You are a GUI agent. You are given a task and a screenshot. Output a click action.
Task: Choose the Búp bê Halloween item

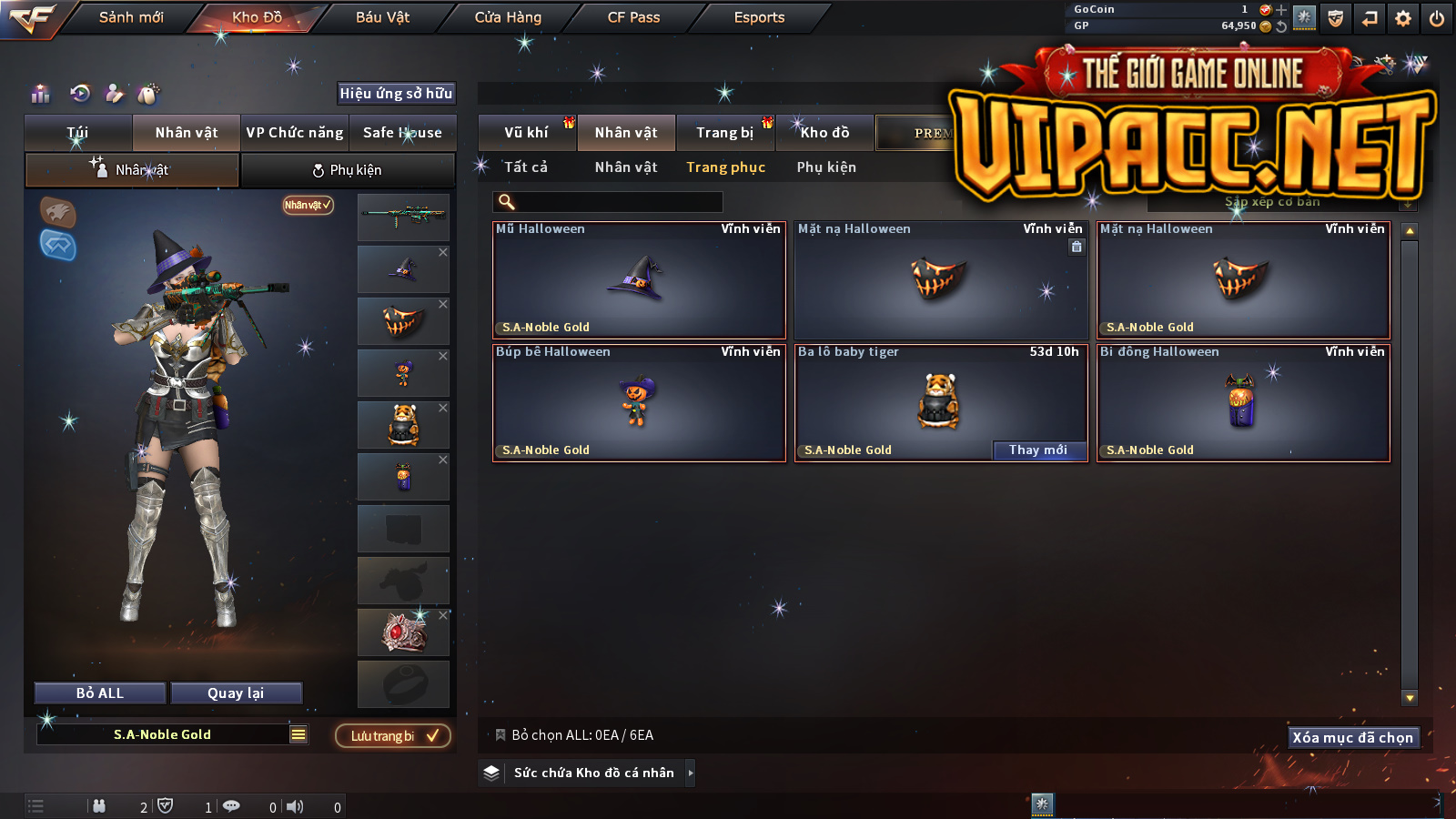(x=639, y=403)
